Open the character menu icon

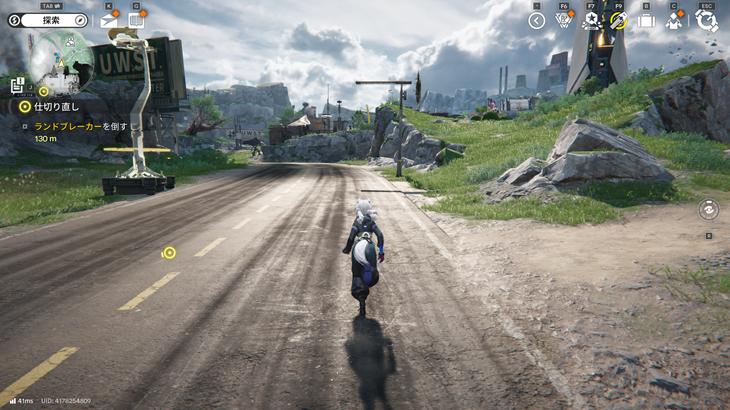click(674, 20)
